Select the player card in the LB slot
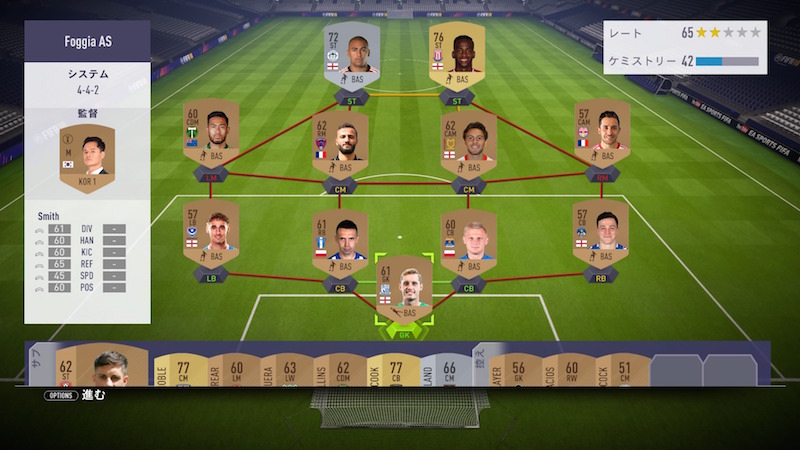 pyautogui.click(x=210, y=237)
